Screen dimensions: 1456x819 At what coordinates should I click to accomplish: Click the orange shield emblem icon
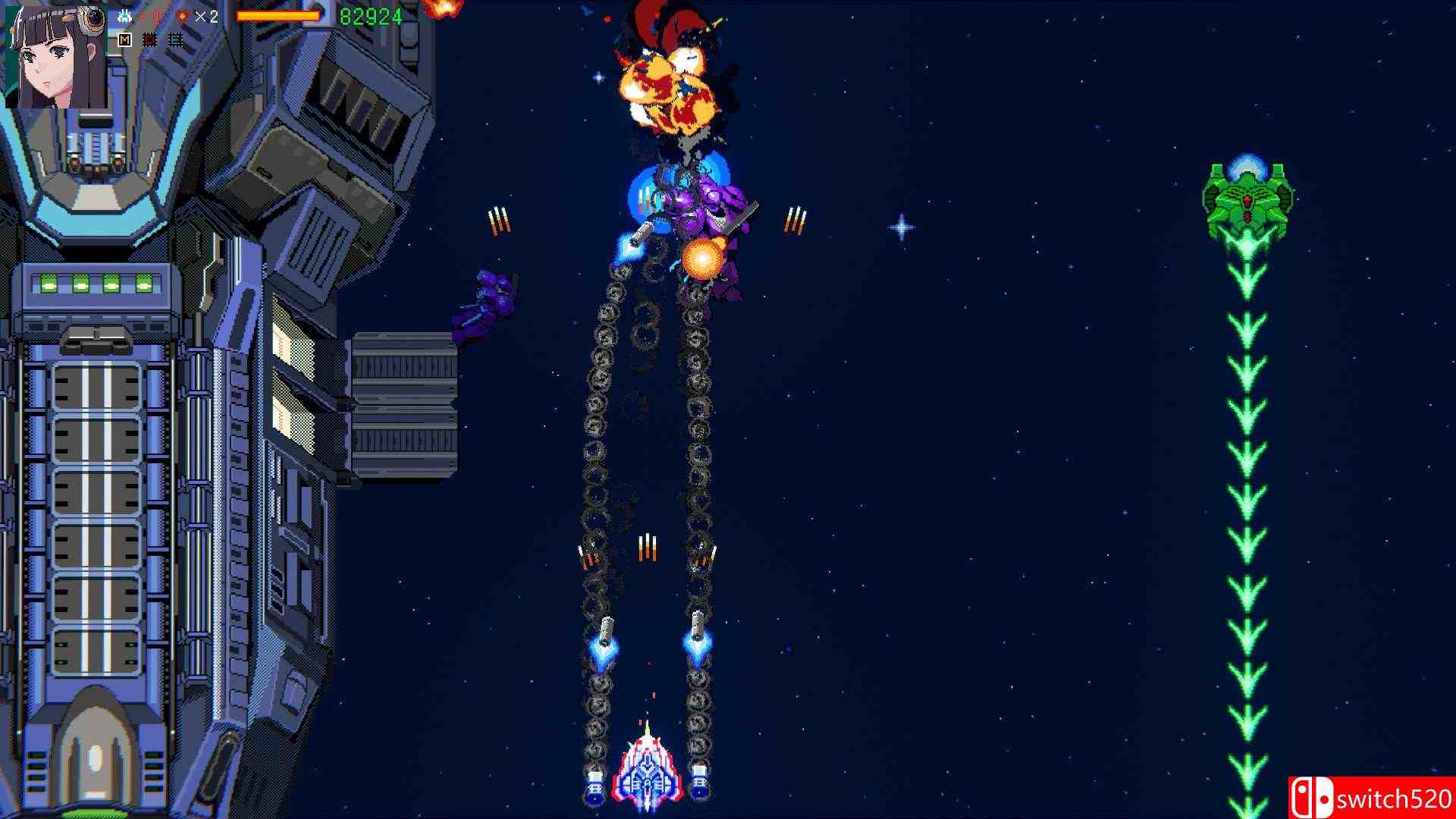tap(182, 15)
